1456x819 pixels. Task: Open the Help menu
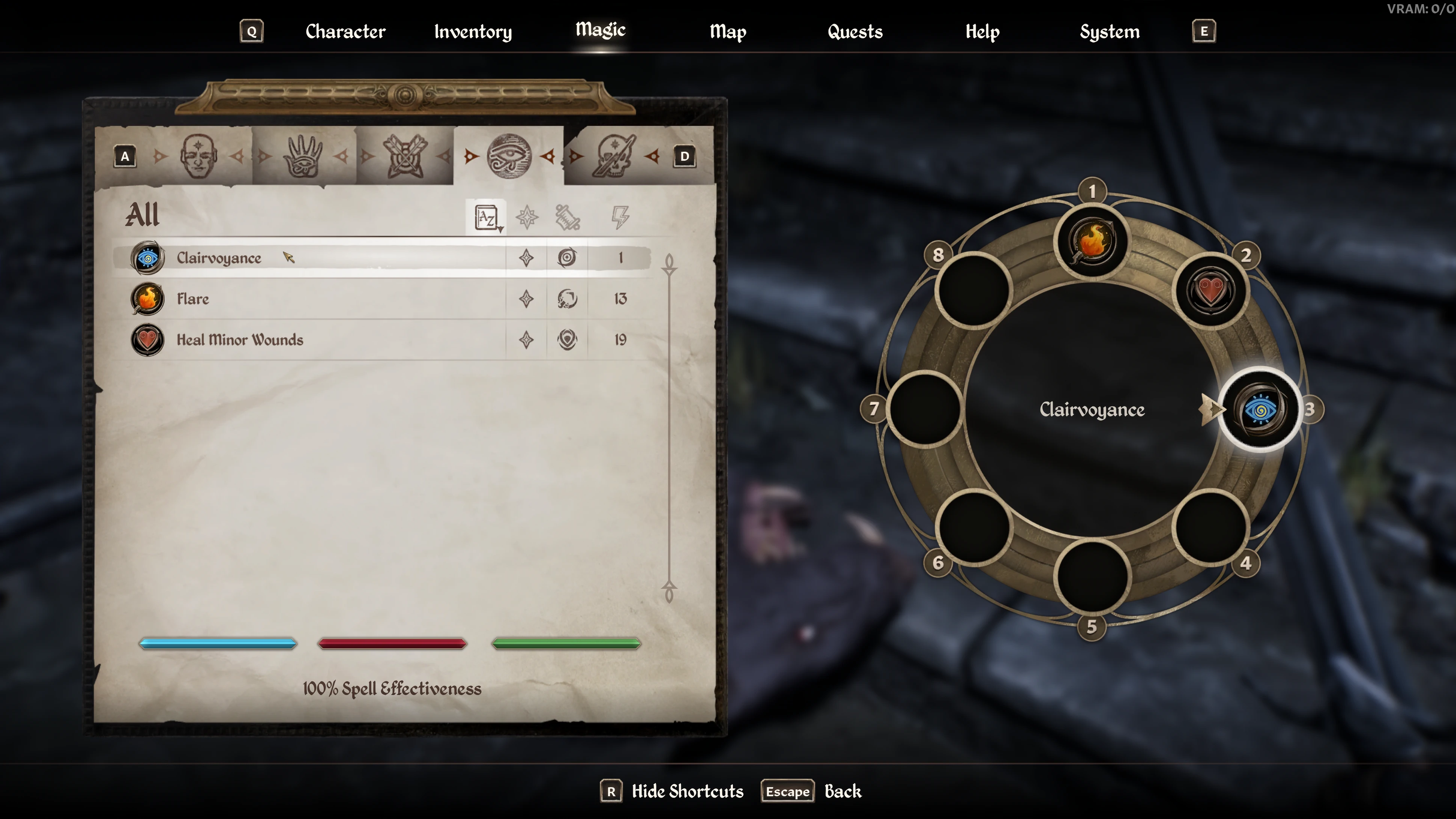982,32
